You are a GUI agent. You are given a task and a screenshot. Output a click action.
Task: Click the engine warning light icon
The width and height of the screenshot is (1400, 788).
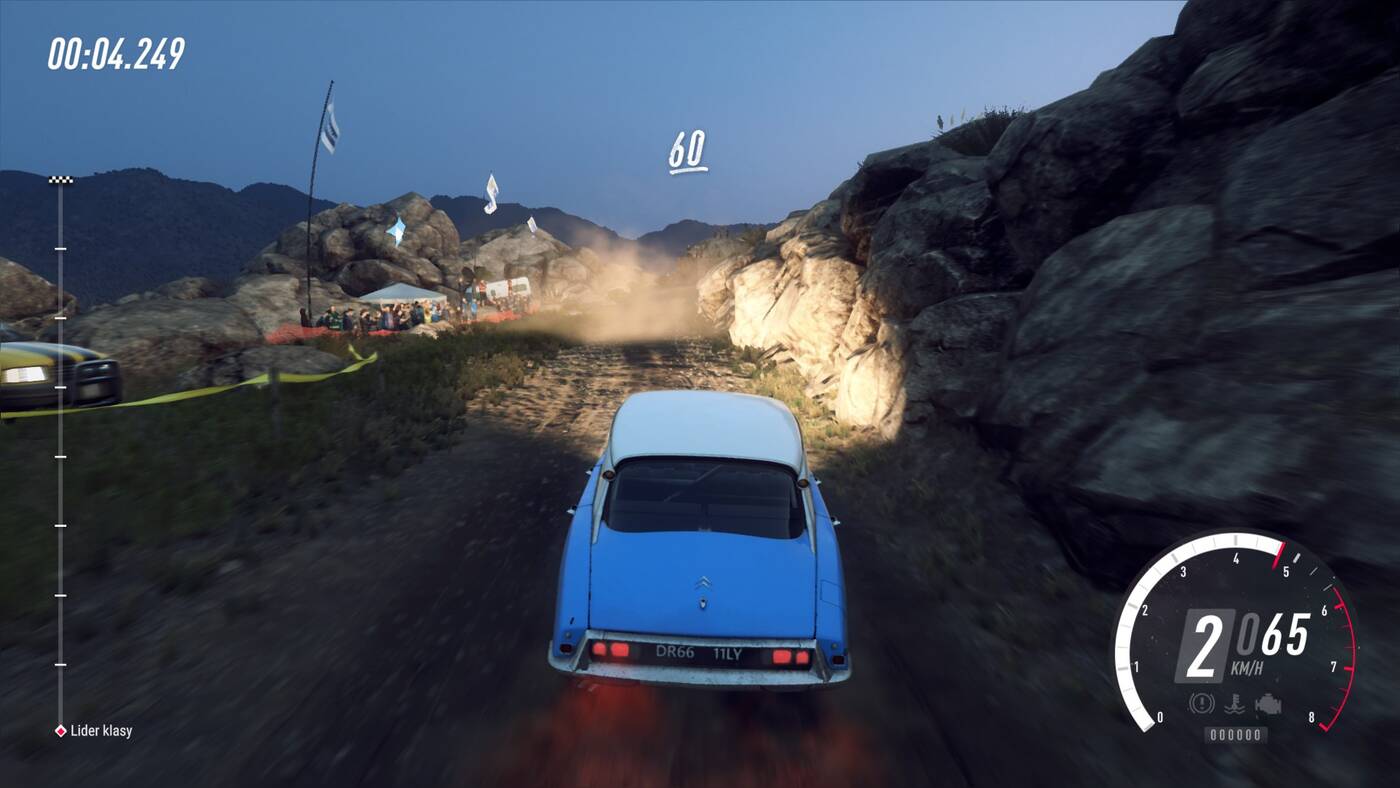tap(1268, 703)
